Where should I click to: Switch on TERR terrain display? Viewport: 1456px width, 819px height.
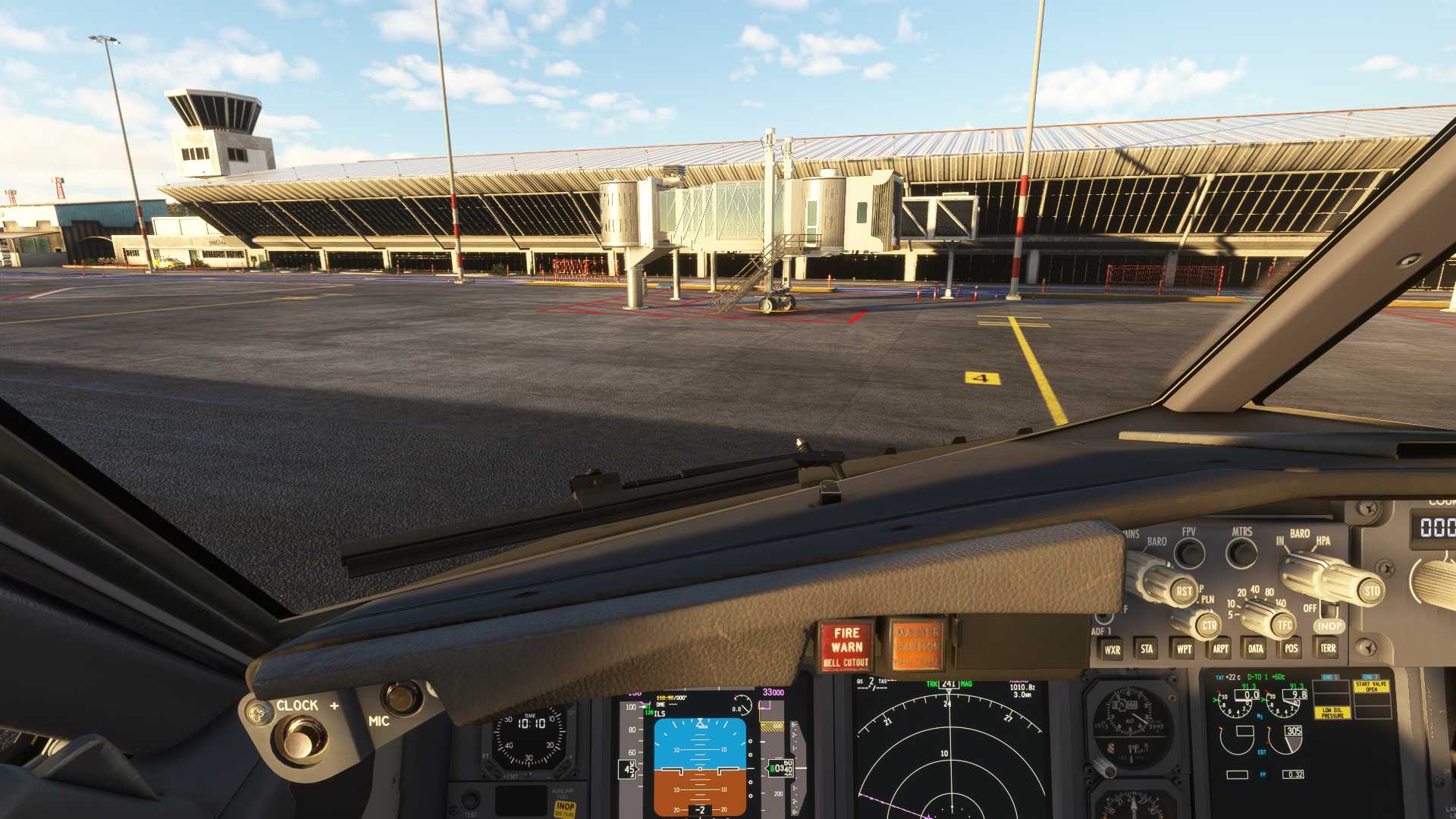pos(1328,648)
